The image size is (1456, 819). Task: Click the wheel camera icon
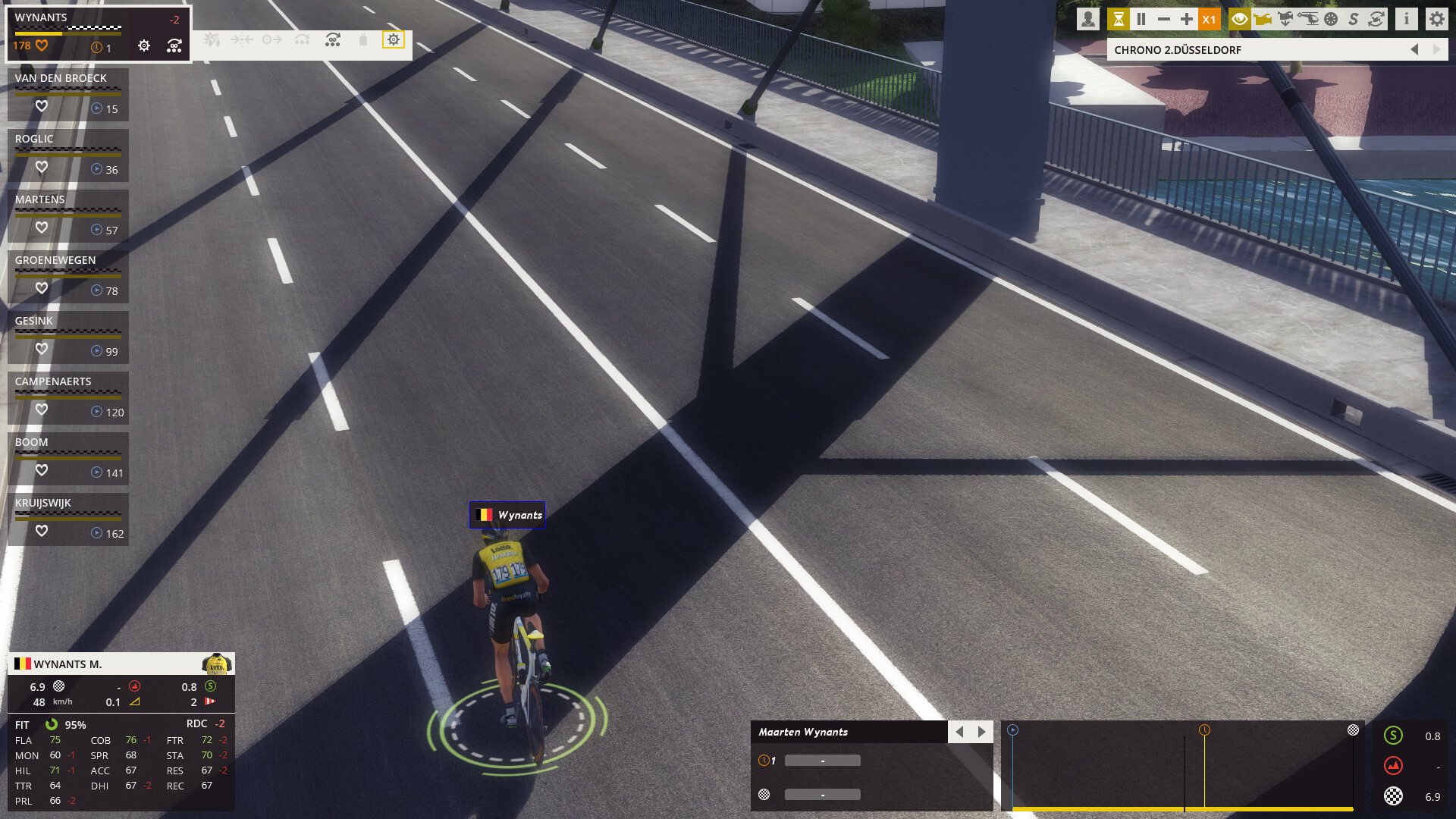[x=1331, y=20]
